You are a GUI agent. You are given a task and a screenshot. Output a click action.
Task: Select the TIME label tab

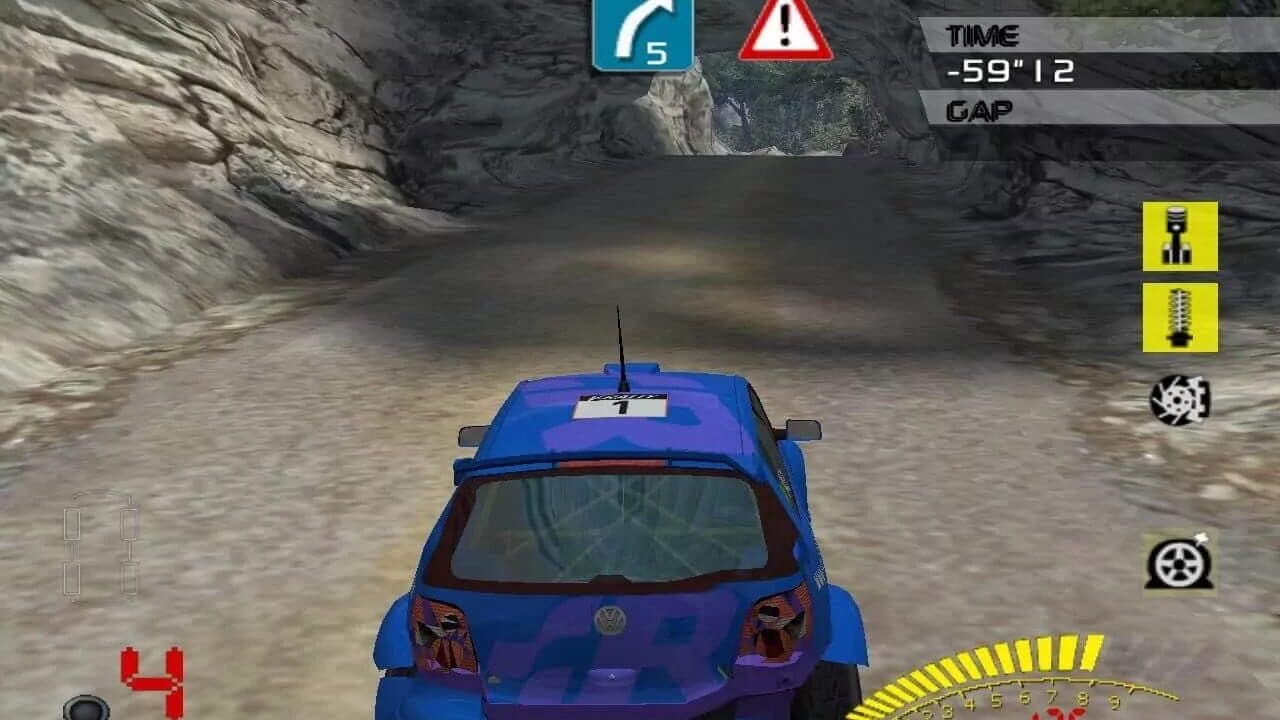(985, 32)
